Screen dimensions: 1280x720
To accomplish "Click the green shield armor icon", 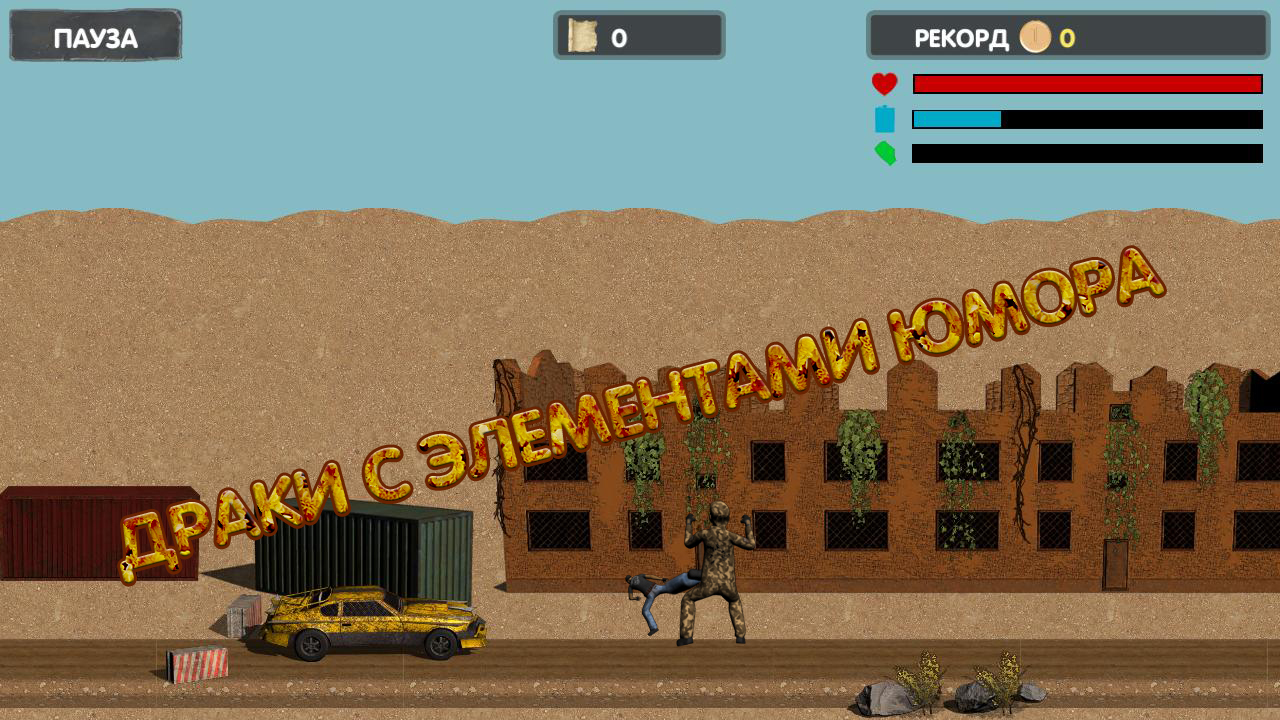I will tap(884, 154).
